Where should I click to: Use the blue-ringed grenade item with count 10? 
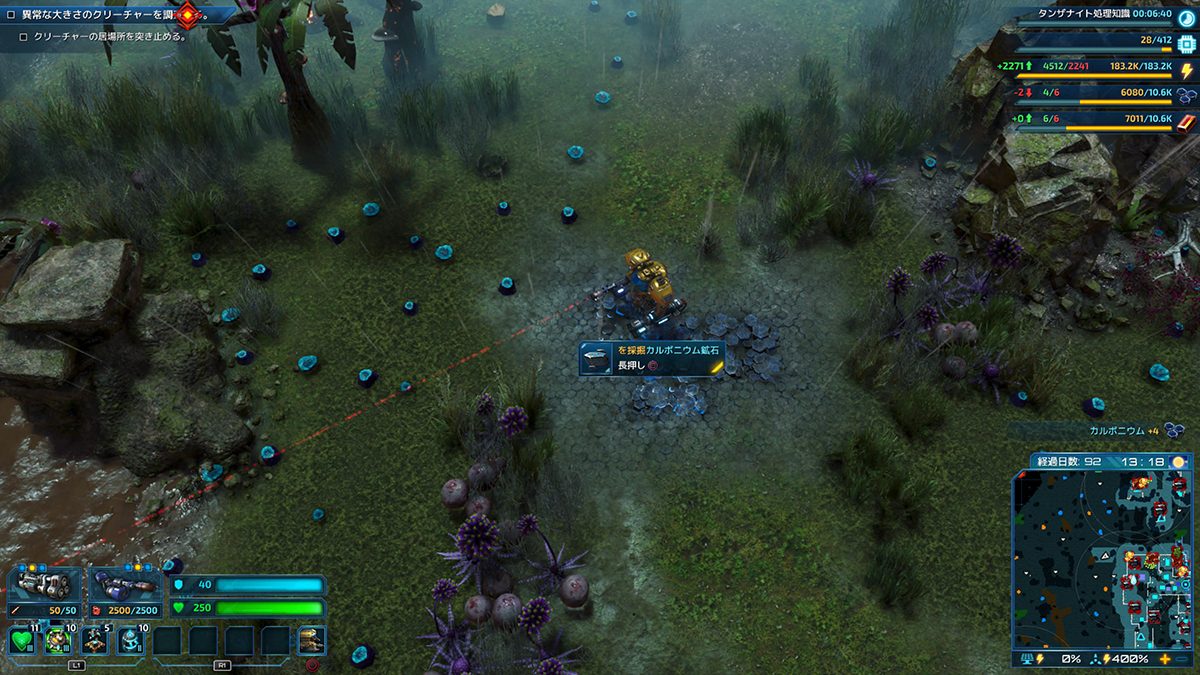[x=131, y=640]
